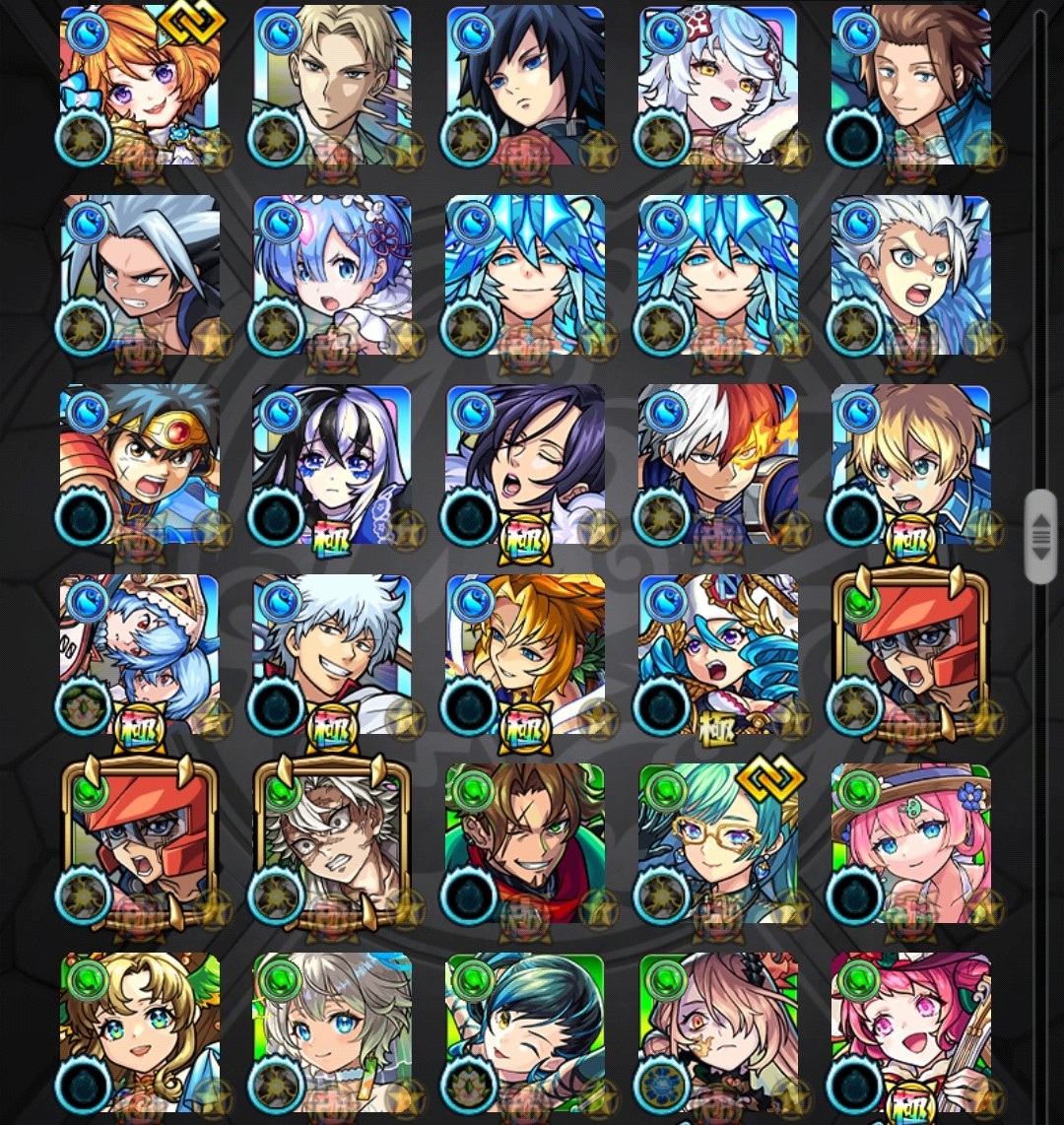The image size is (1064, 1125).
Task: Choose the two blue-haired girls portrait
Action: 140,653
